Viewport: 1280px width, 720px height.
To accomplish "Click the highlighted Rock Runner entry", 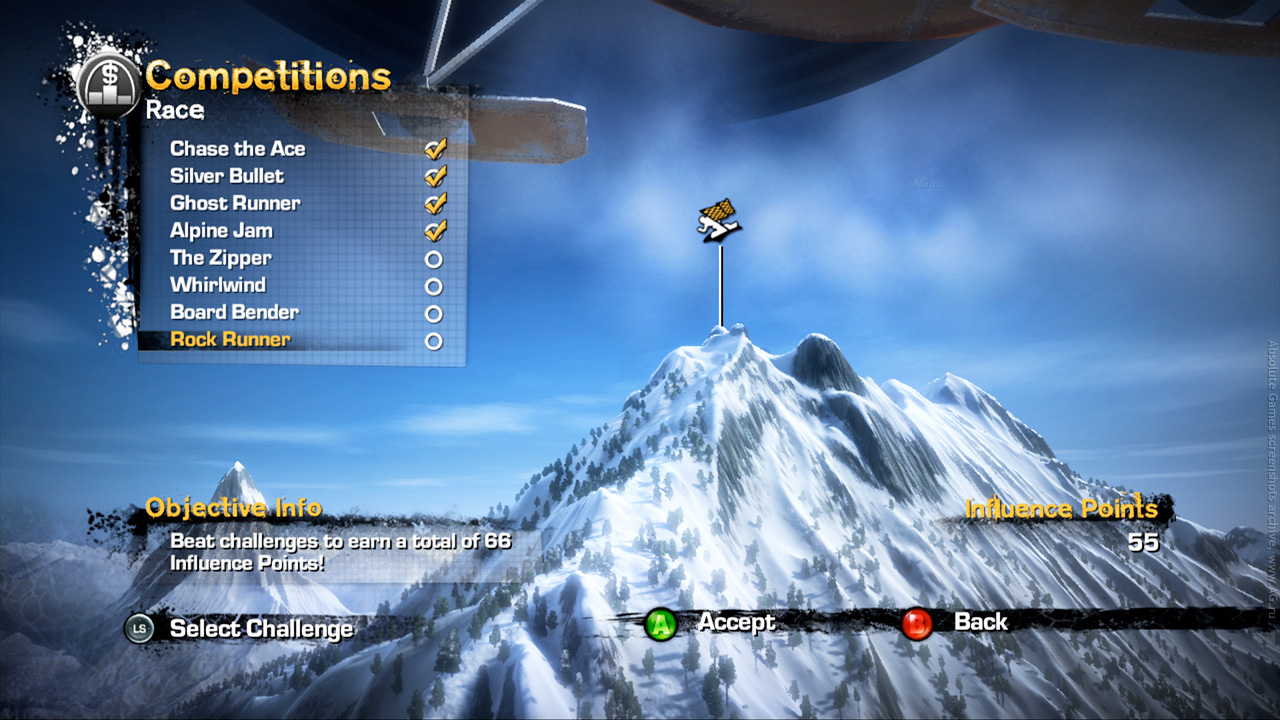I will pos(230,340).
